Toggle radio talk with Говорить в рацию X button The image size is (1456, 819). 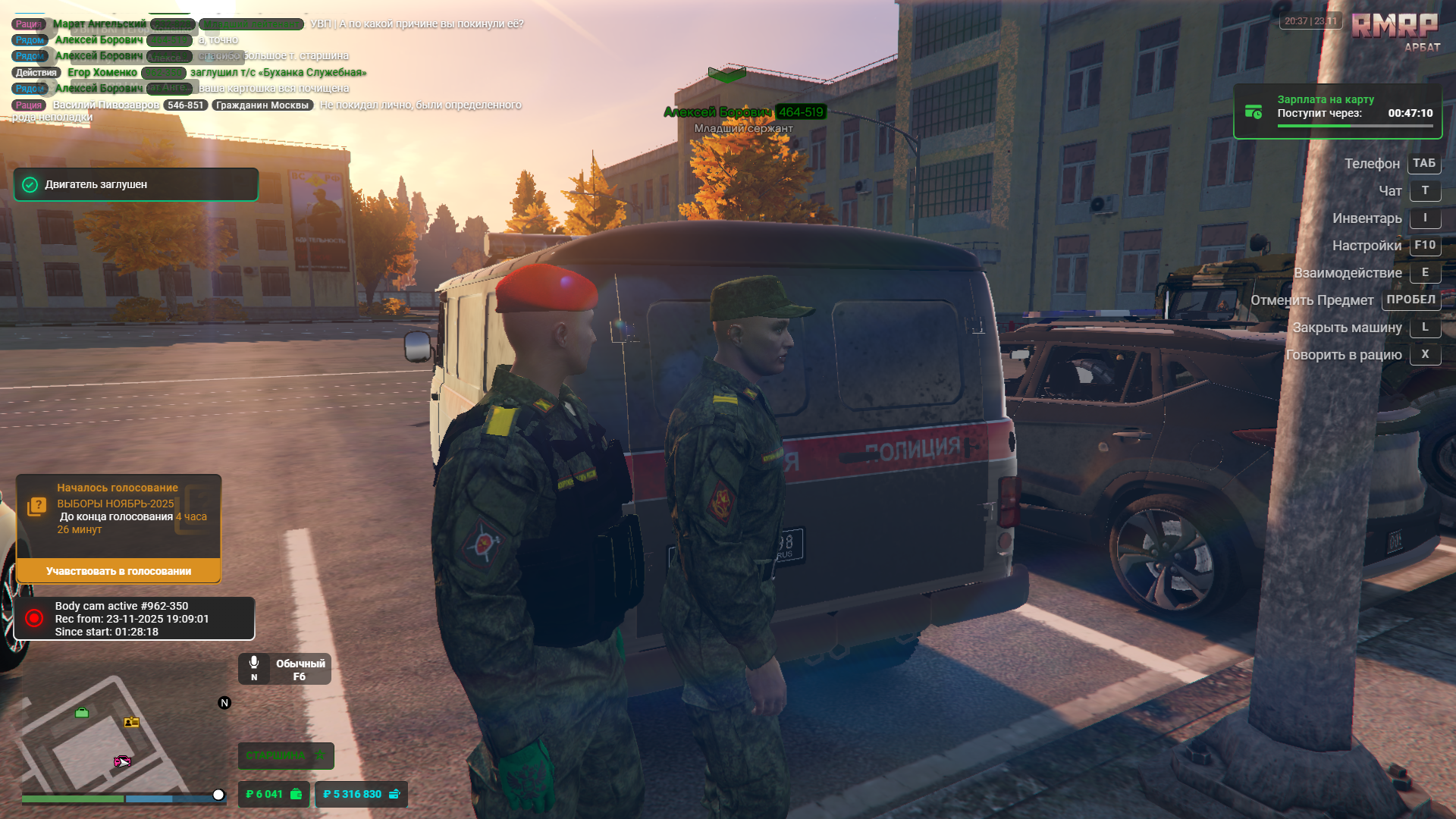point(1426,354)
